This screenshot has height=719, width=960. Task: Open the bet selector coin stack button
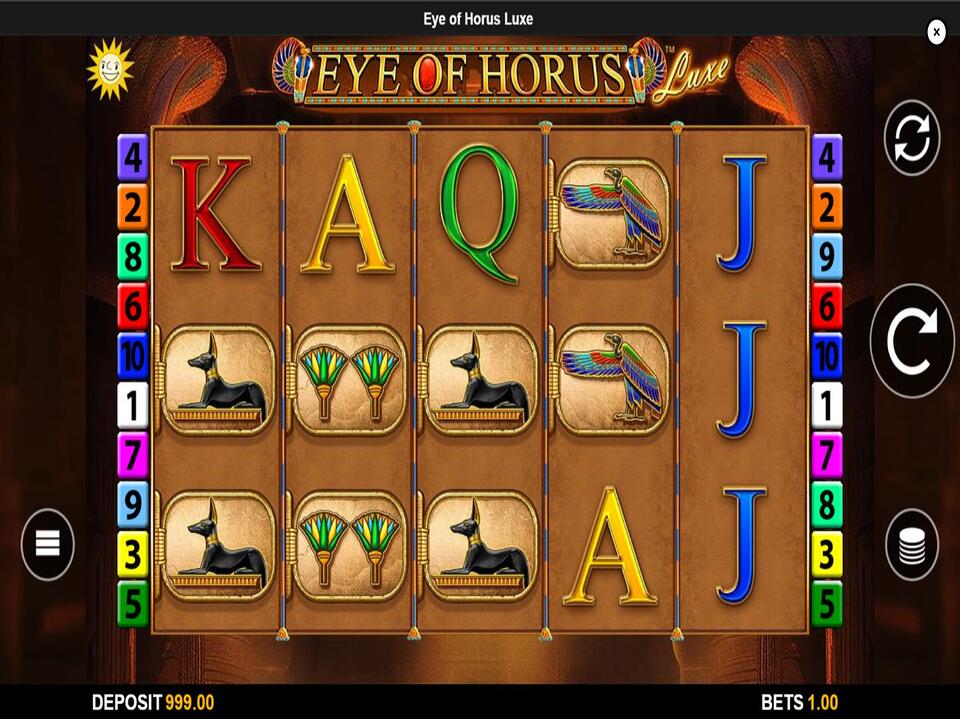911,545
